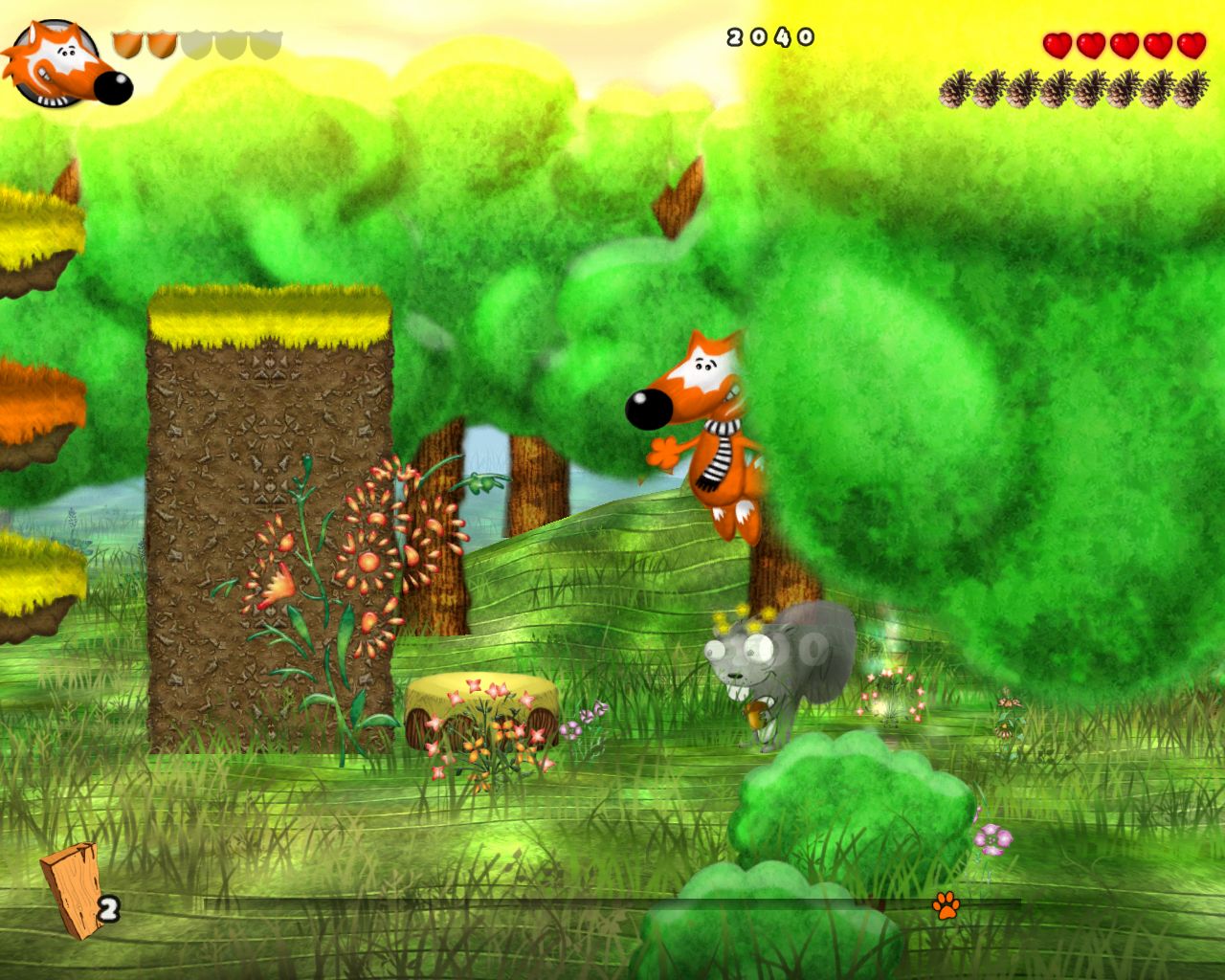Click the number 2 on the log counter
The width and height of the screenshot is (1225, 980).
tap(108, 907)
